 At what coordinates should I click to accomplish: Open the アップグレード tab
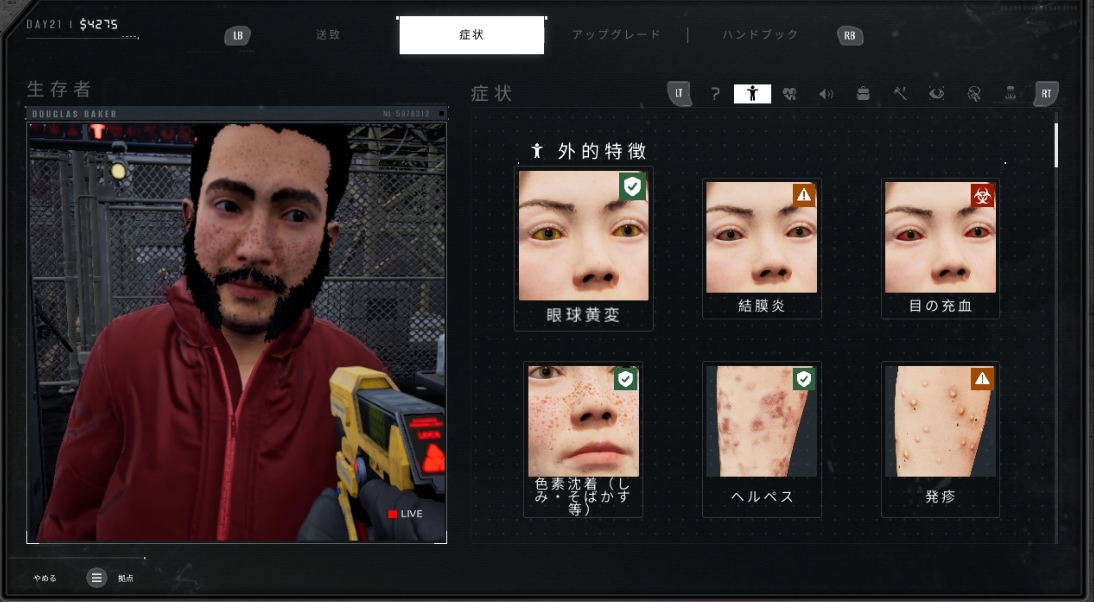point(616,35)
